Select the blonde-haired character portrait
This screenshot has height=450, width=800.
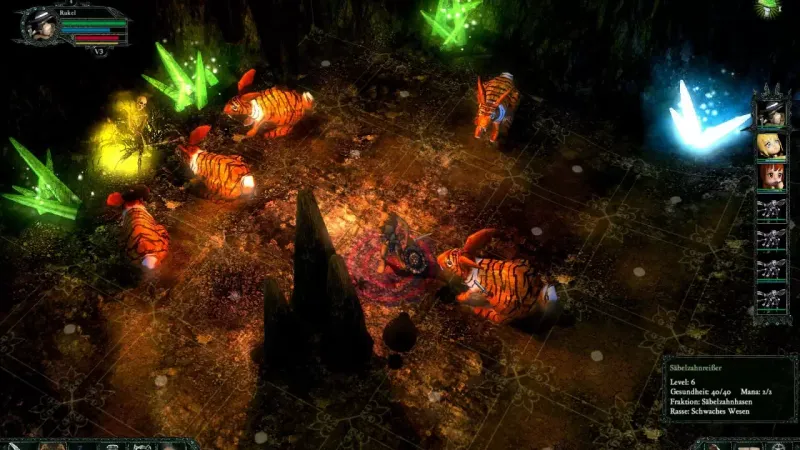tap(770, 146)
